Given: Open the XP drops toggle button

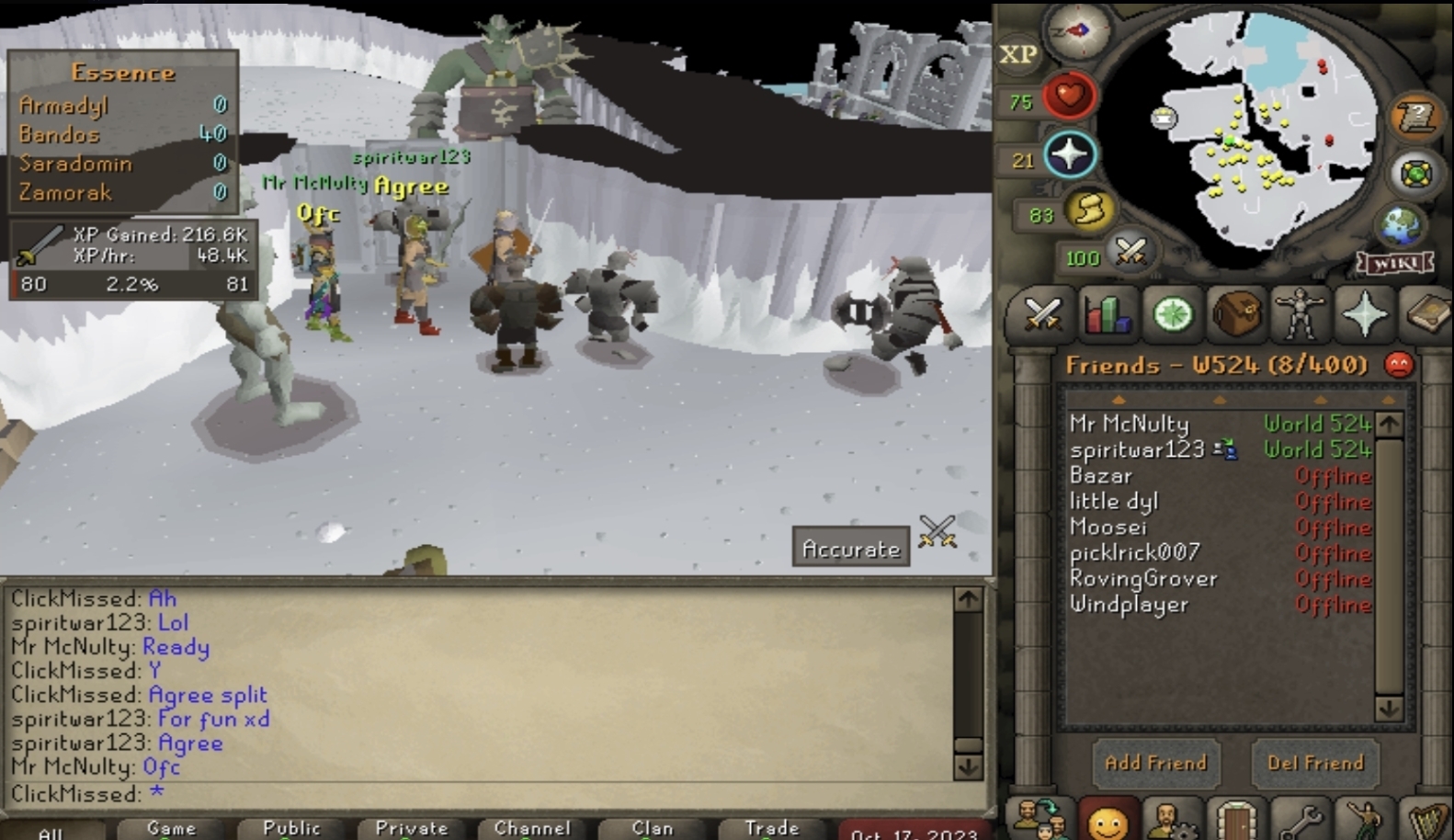Looking at the screenshot, I should tap(1017, 55).
